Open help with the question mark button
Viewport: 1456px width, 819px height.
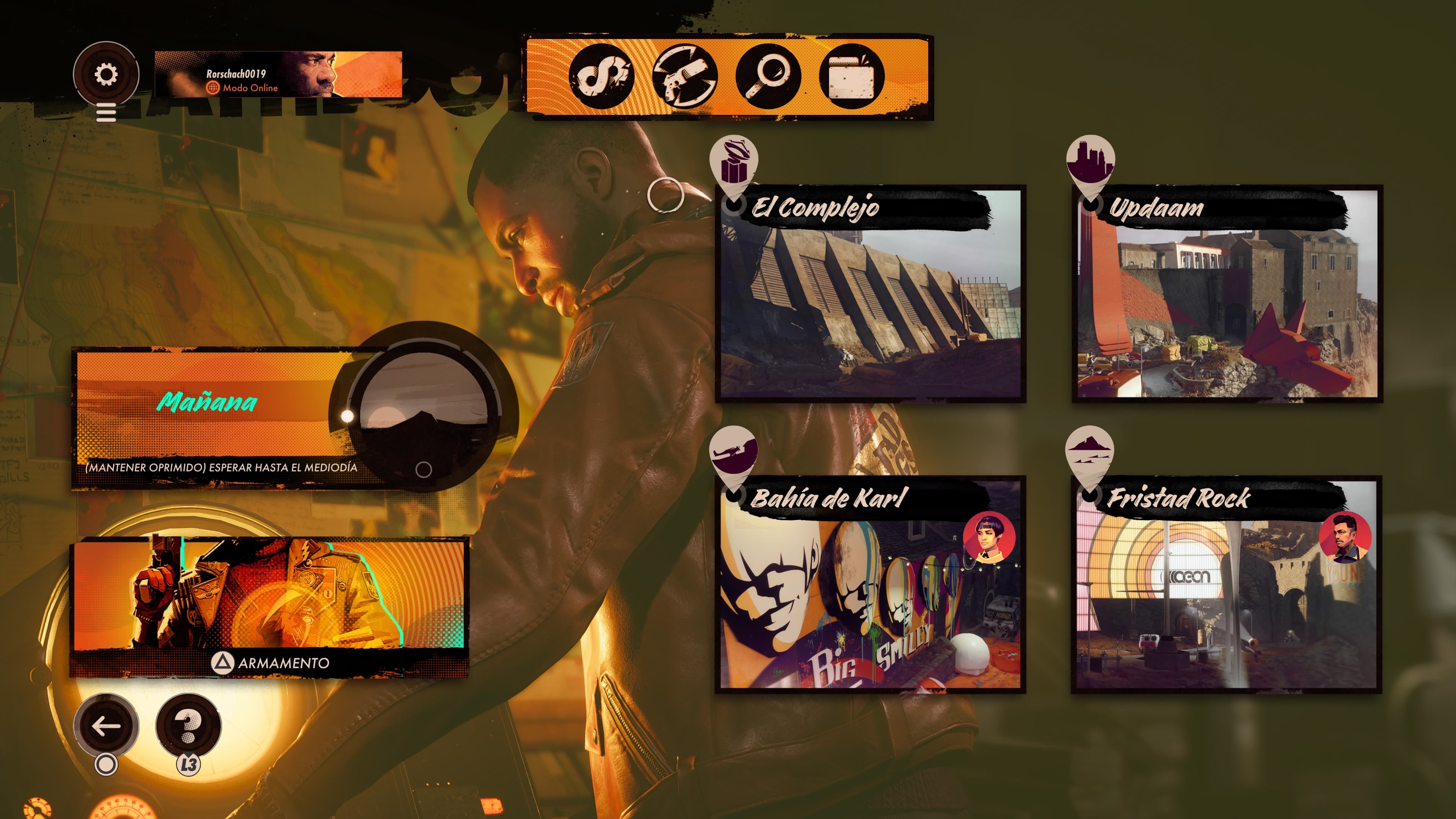188,726
